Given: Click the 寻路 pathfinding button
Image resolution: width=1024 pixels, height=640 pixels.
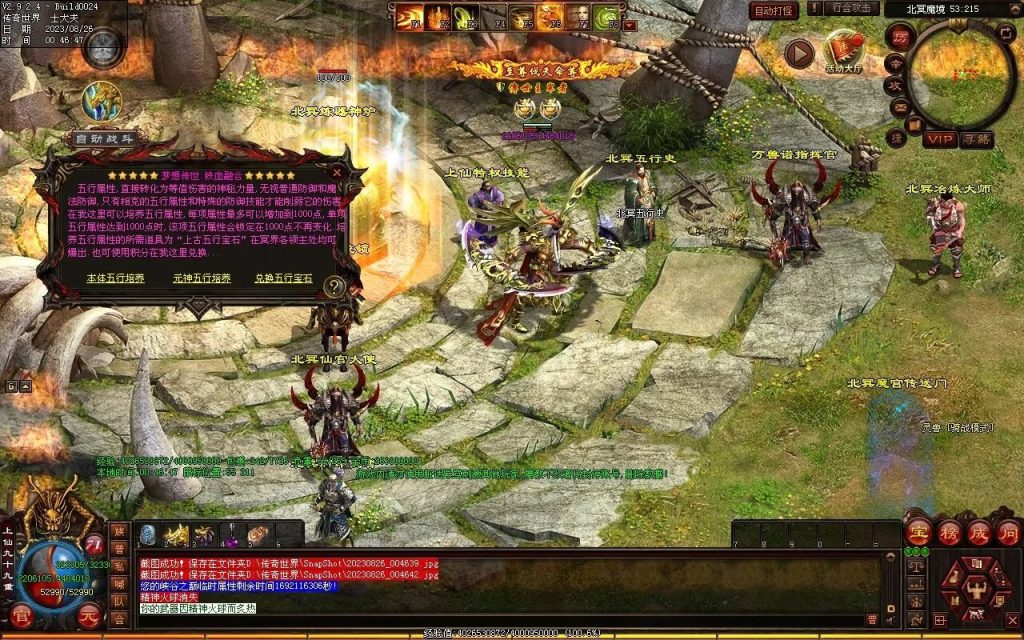Looking at the screenshot, I should 976,139.
